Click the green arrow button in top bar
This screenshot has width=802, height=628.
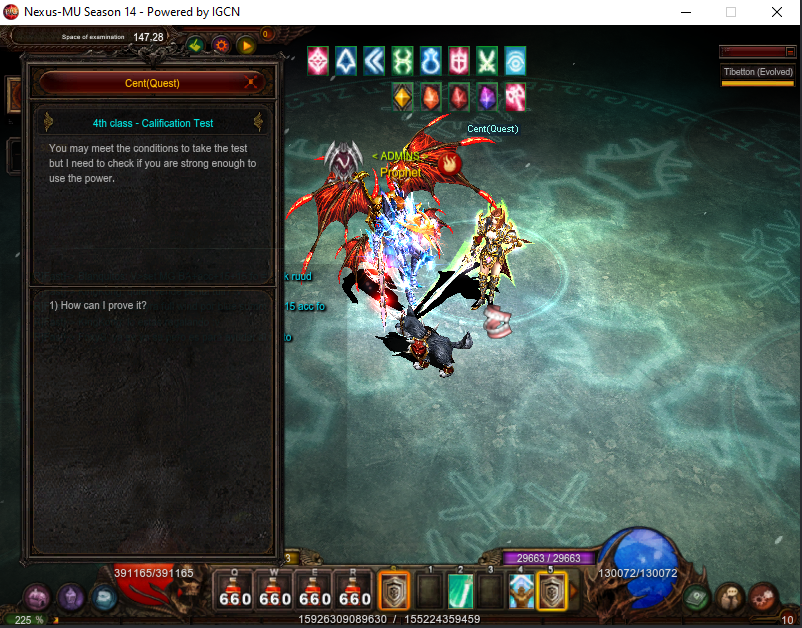pos(195,45)
